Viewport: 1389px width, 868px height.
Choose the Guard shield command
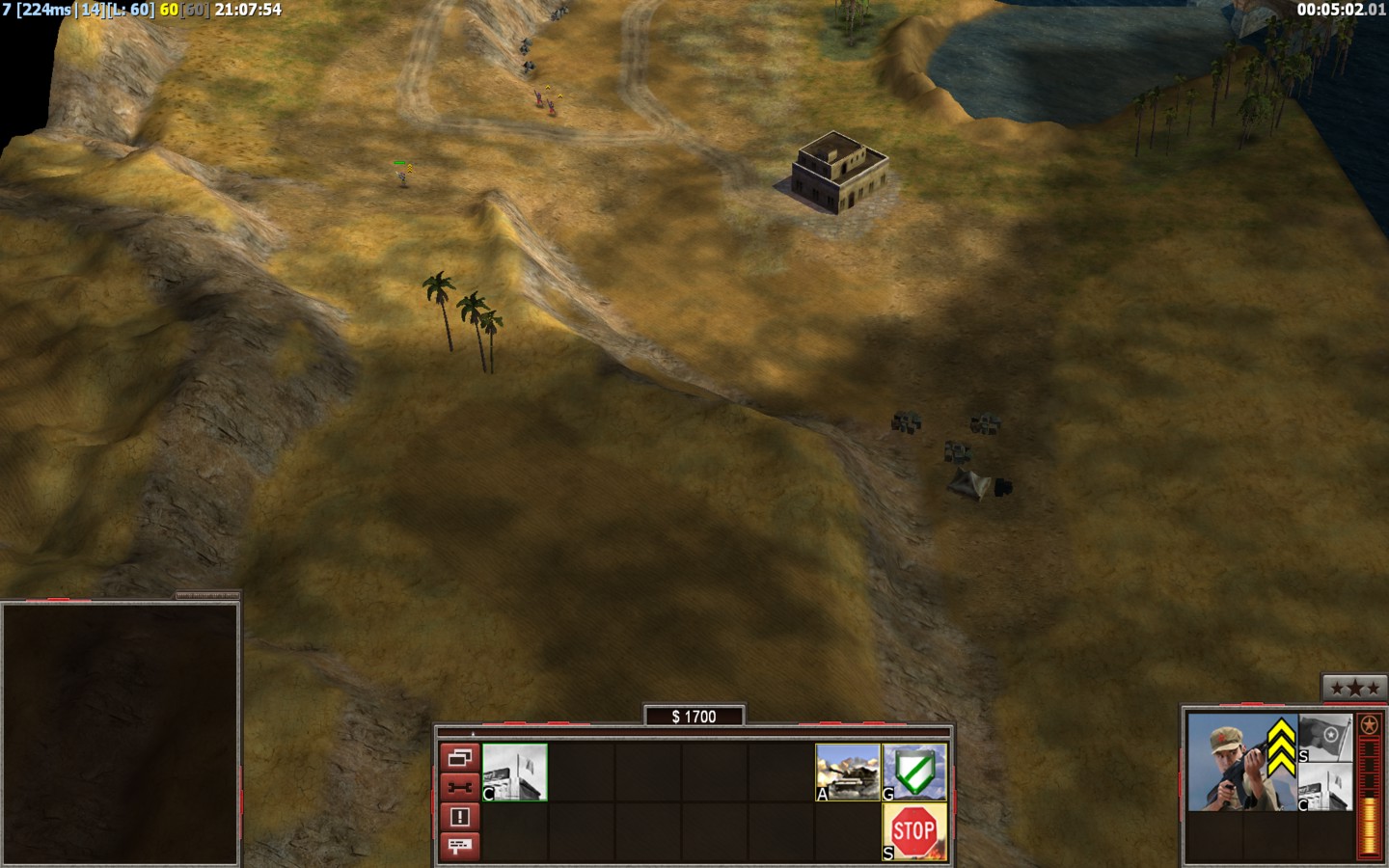(x=914, y=772)
